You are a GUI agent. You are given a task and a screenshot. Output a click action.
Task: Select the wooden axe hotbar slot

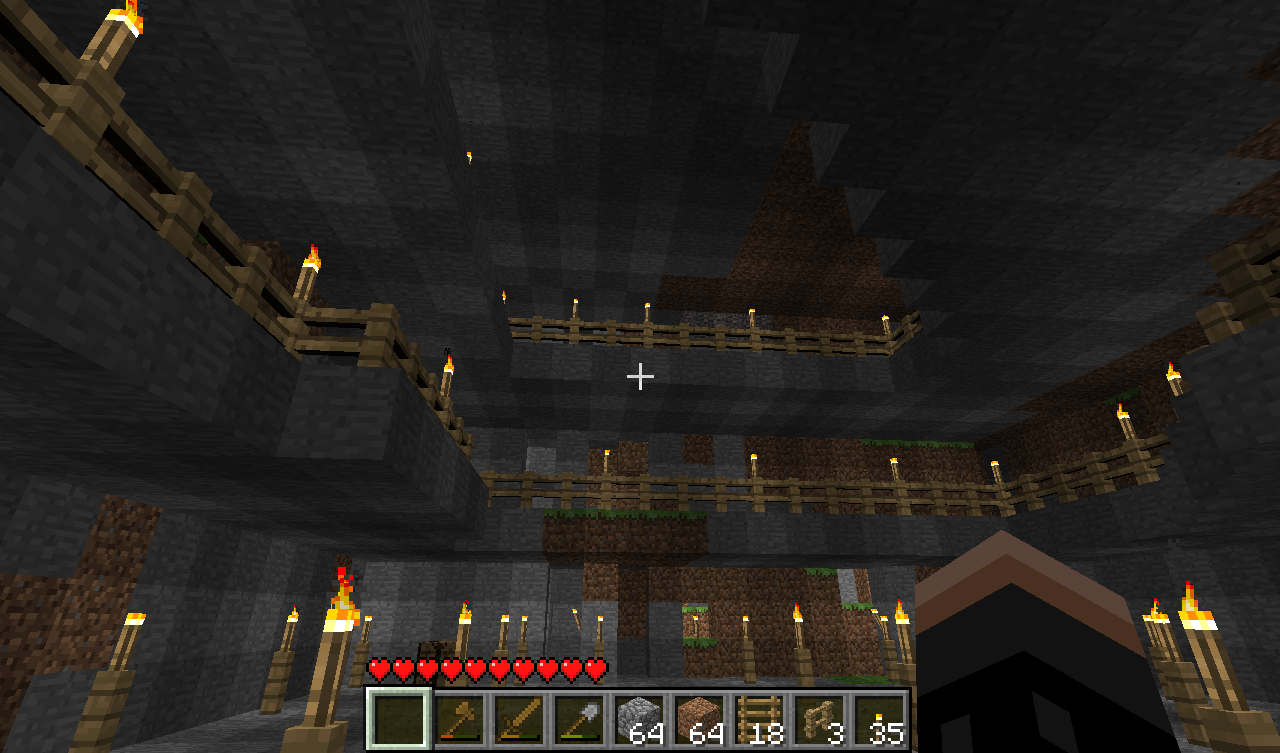pos(460,718)
